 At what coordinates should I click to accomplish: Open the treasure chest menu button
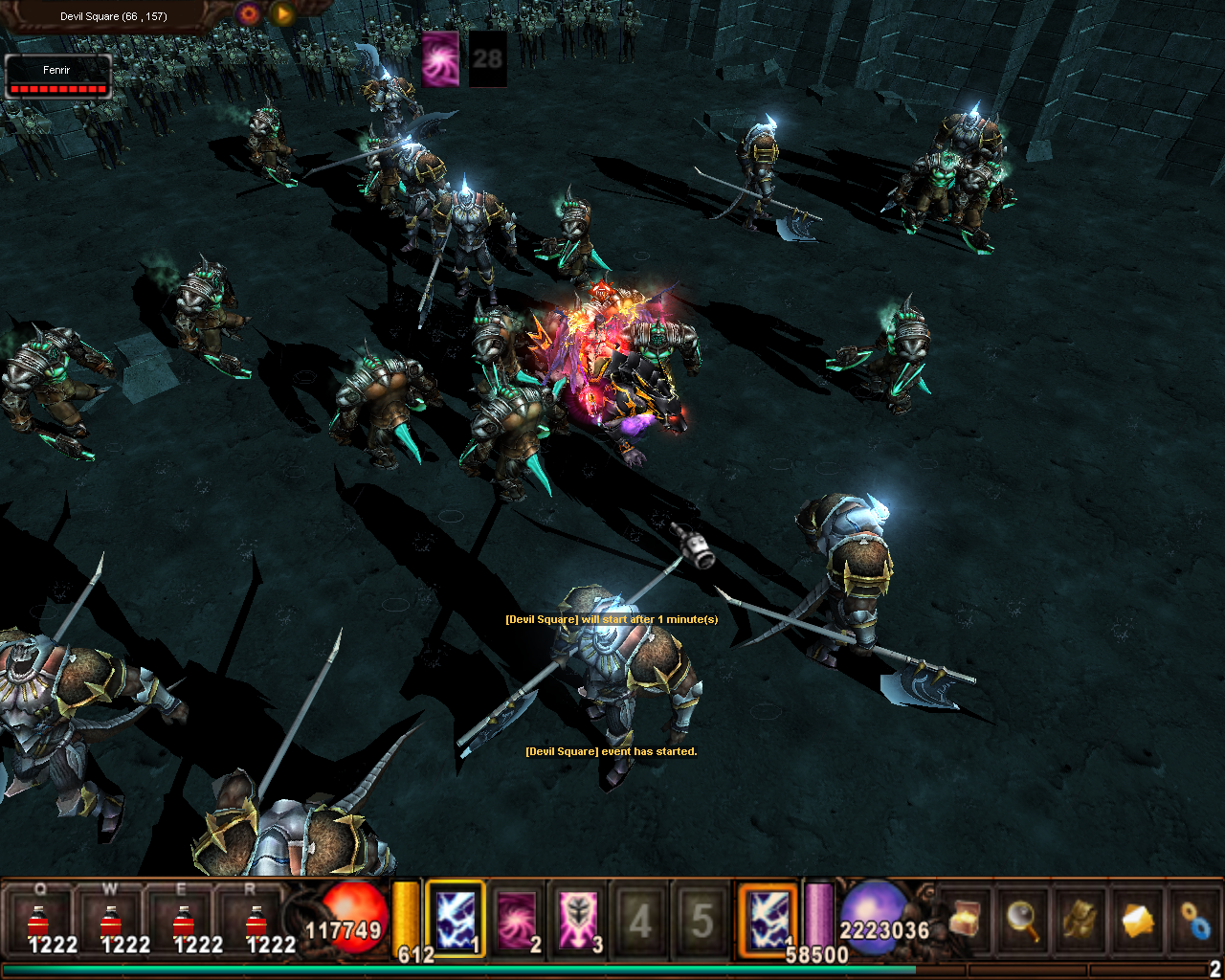966,920
